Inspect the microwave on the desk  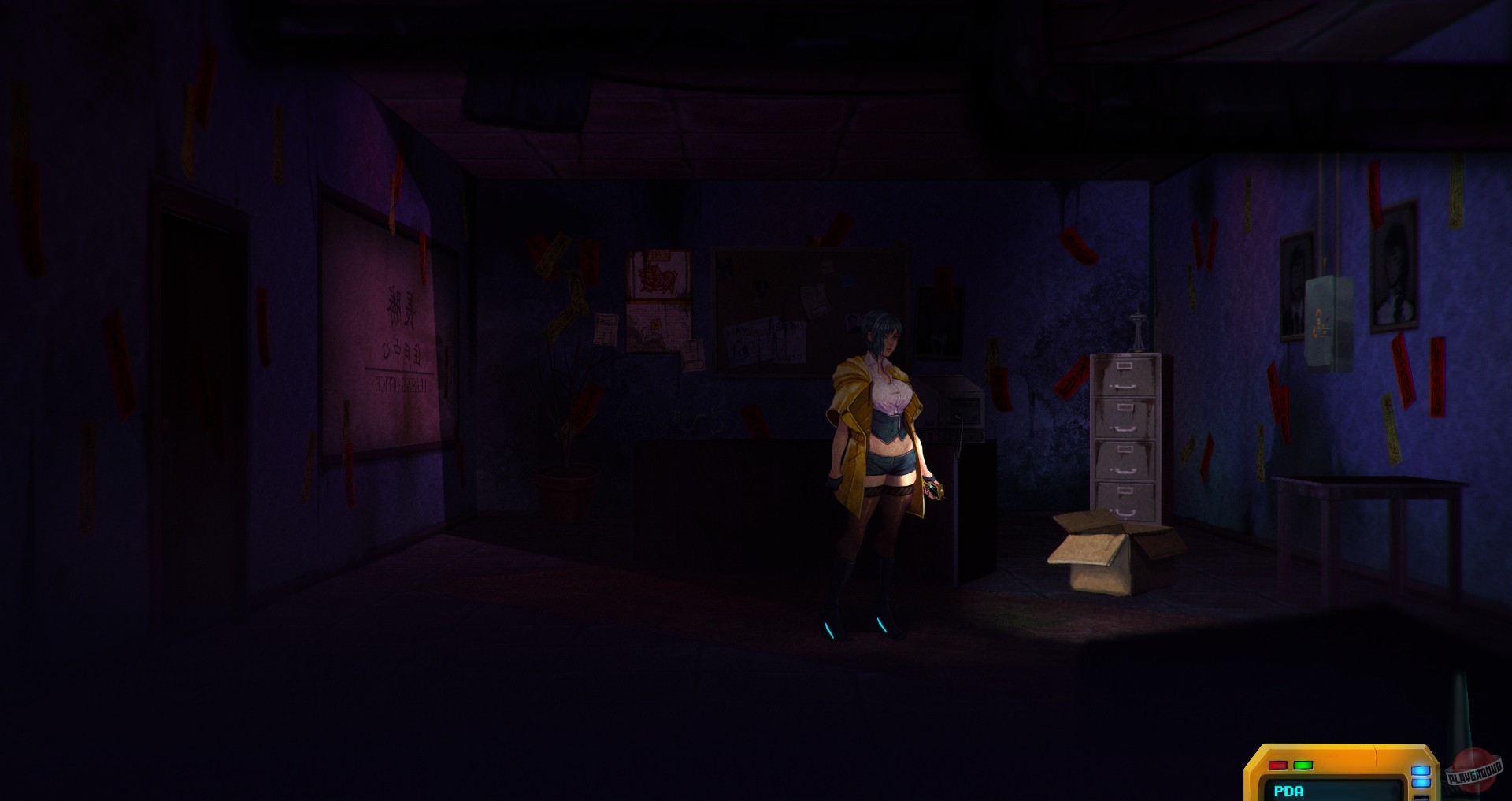coord(957,402)
